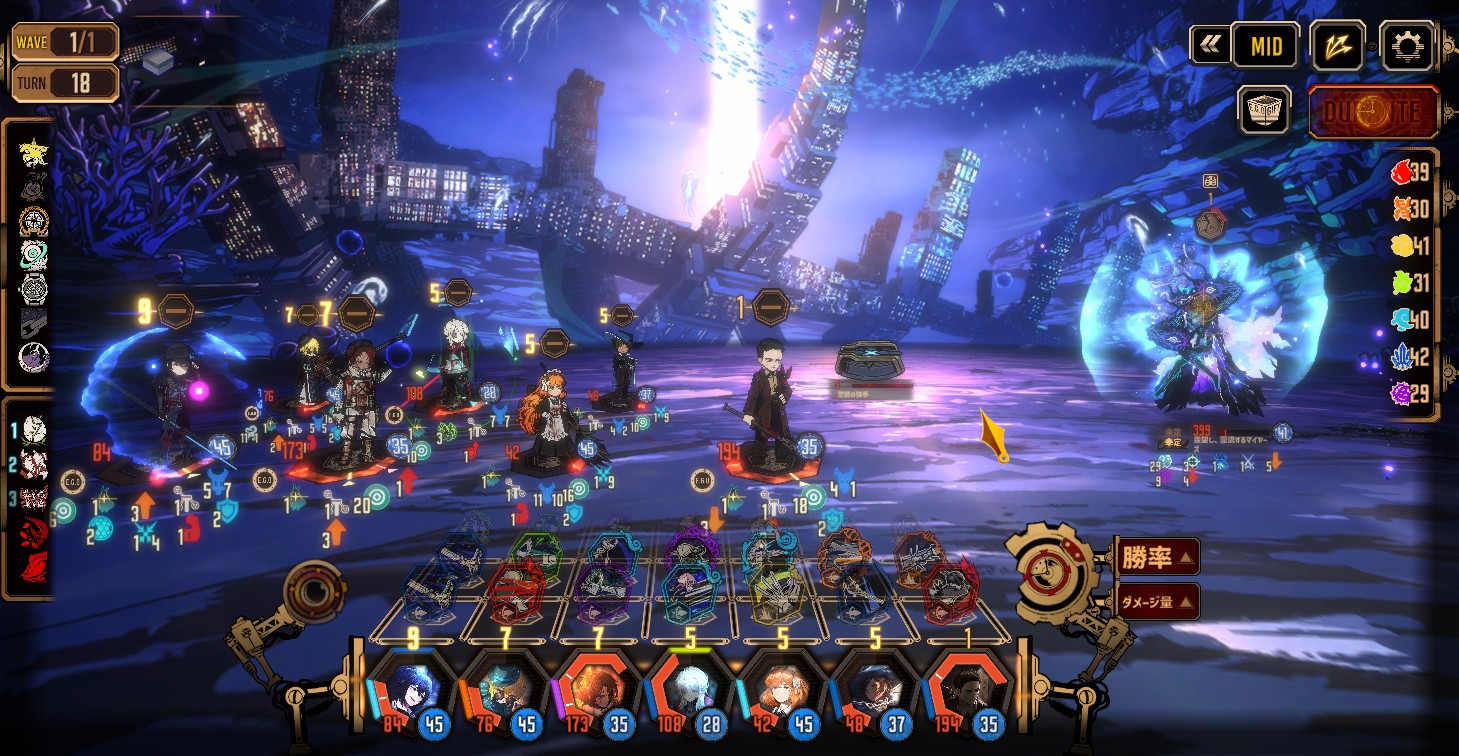Open the gear settings menu
Screen dimensions: 1459x756
(1407, 45)
